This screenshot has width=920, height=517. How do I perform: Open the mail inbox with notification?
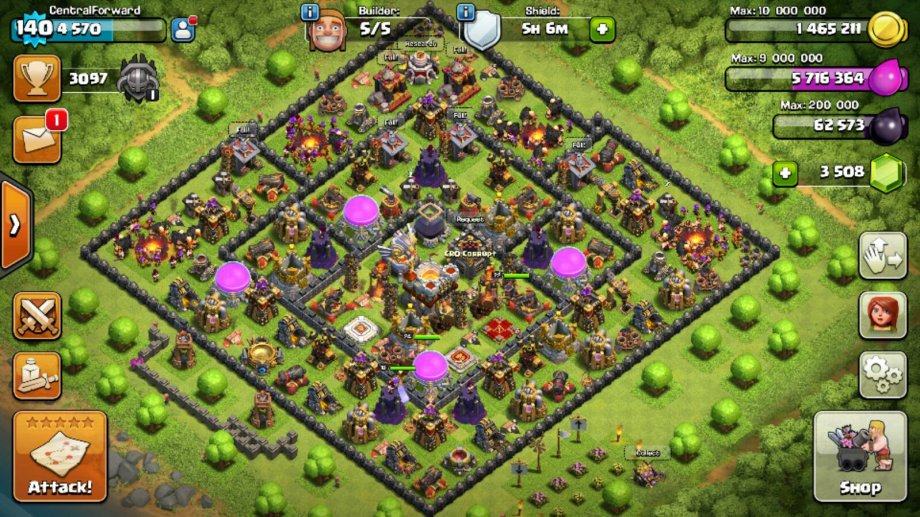(37, 139)
